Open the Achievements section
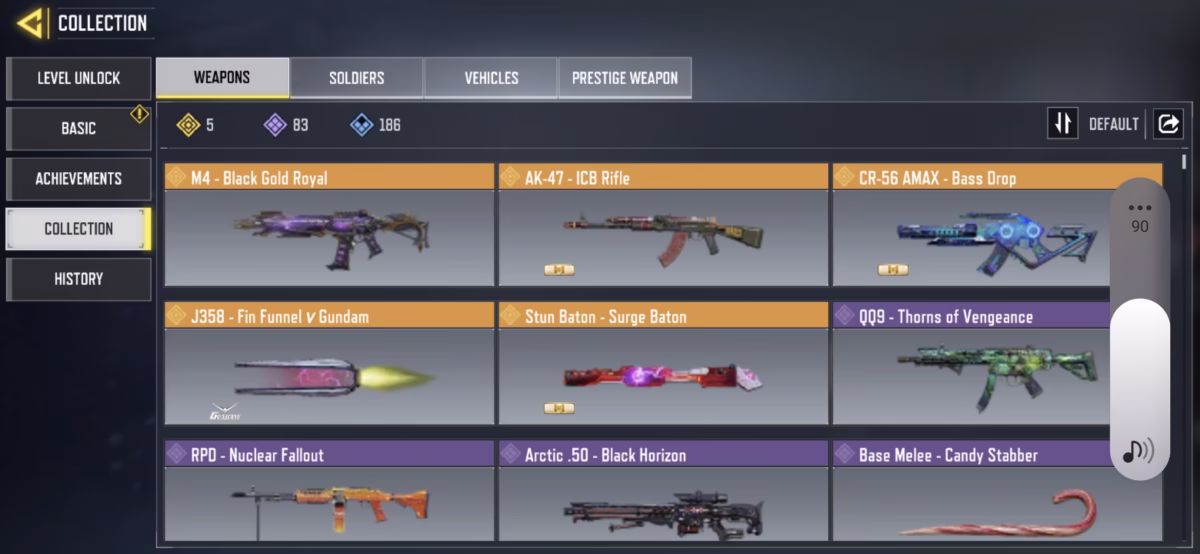The image size is (1200, 554). [x=79, y=178]
